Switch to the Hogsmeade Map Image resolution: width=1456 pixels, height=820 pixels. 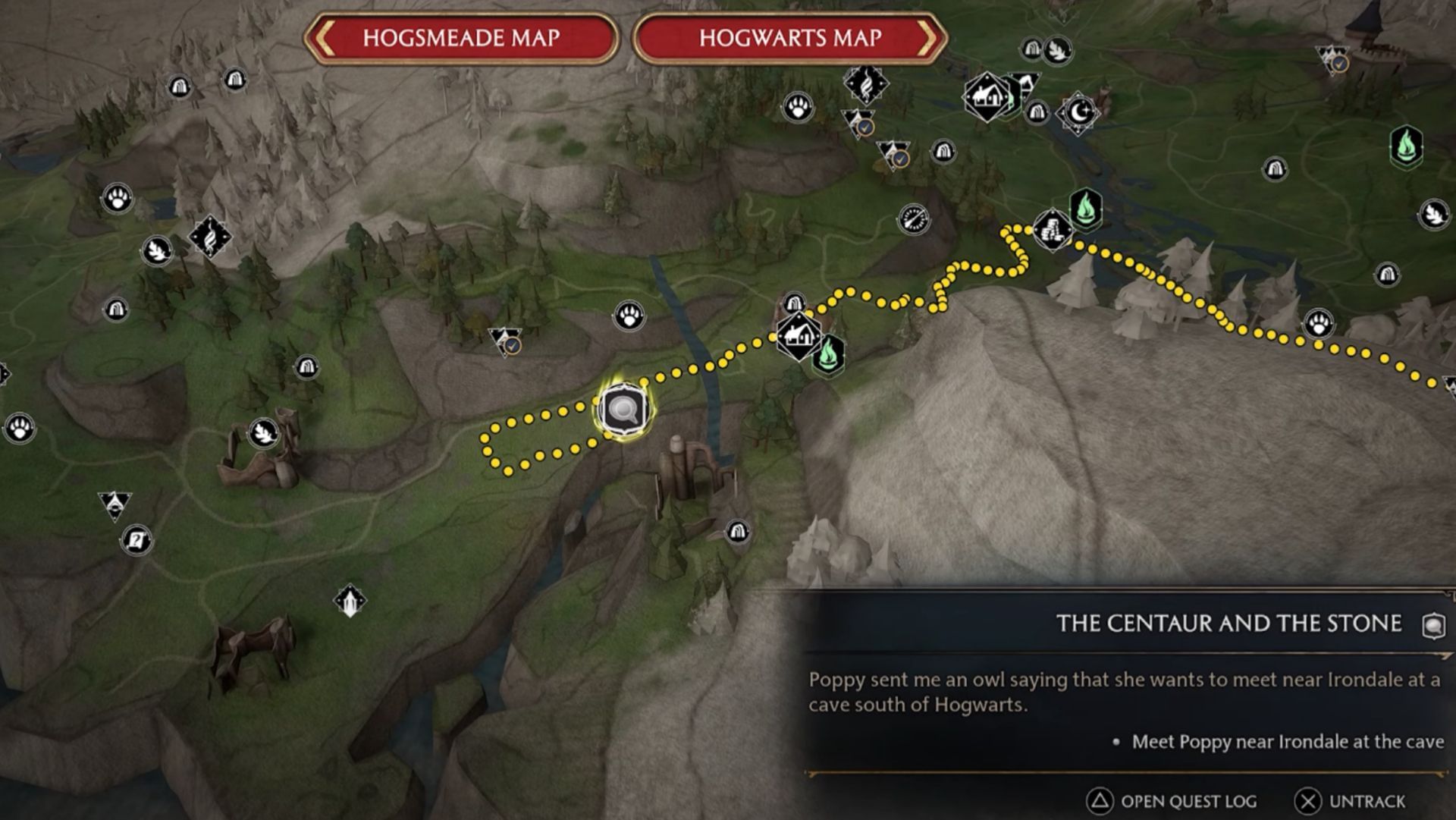[x=461, y=38]
